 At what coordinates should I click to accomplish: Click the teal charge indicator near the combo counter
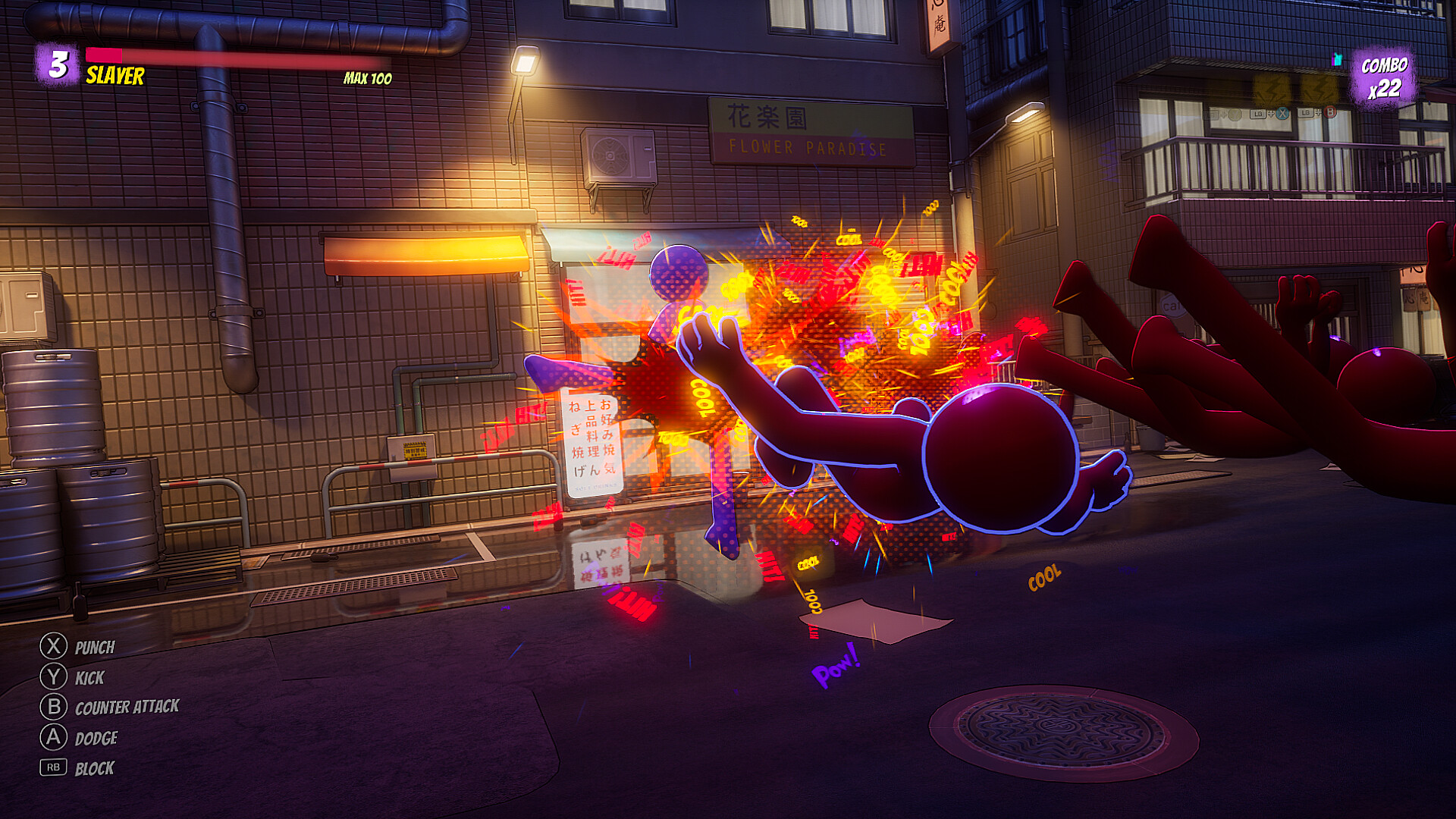pyautogui.click(x=1337, y=59)
